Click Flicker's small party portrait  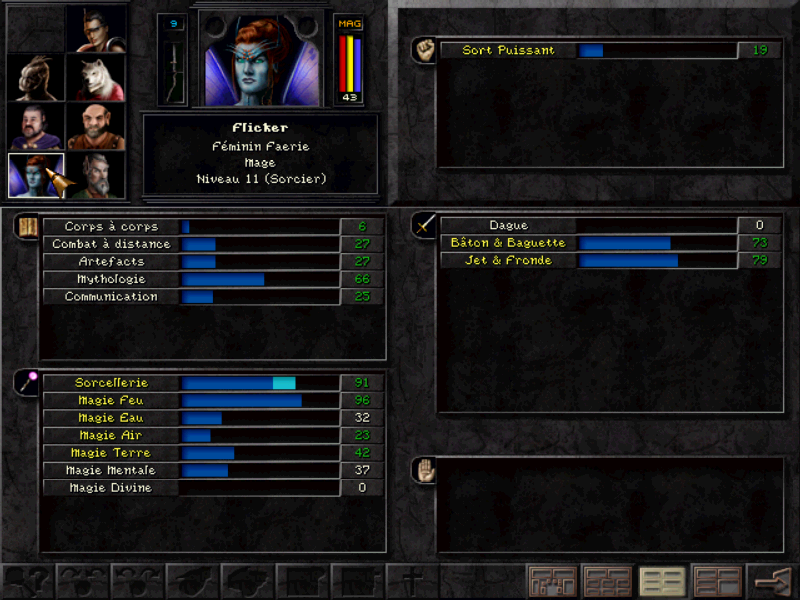tap(36, 175)
